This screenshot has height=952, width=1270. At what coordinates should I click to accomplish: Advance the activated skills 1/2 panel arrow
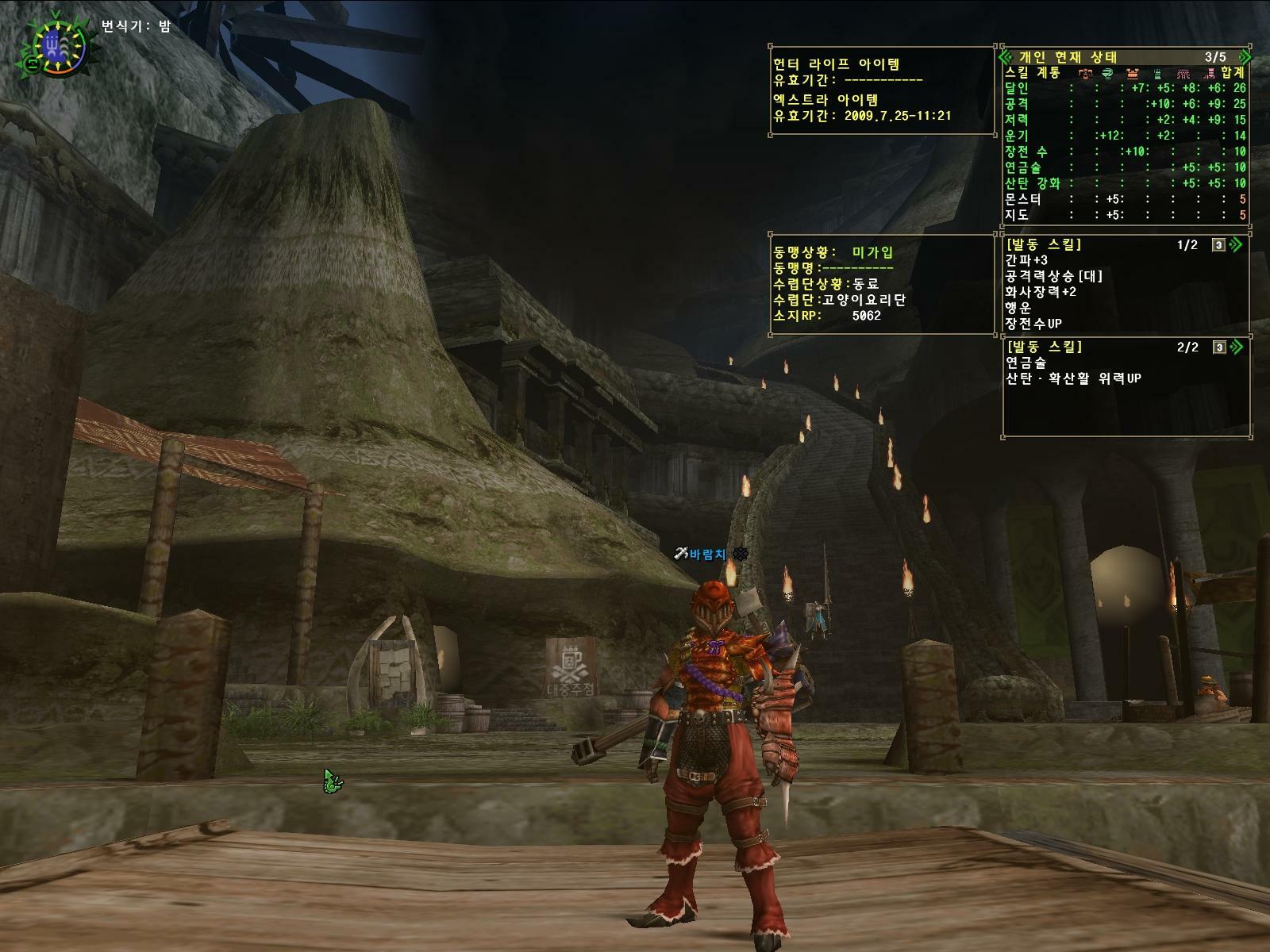pyautogui.click(x=1235, y=245)
